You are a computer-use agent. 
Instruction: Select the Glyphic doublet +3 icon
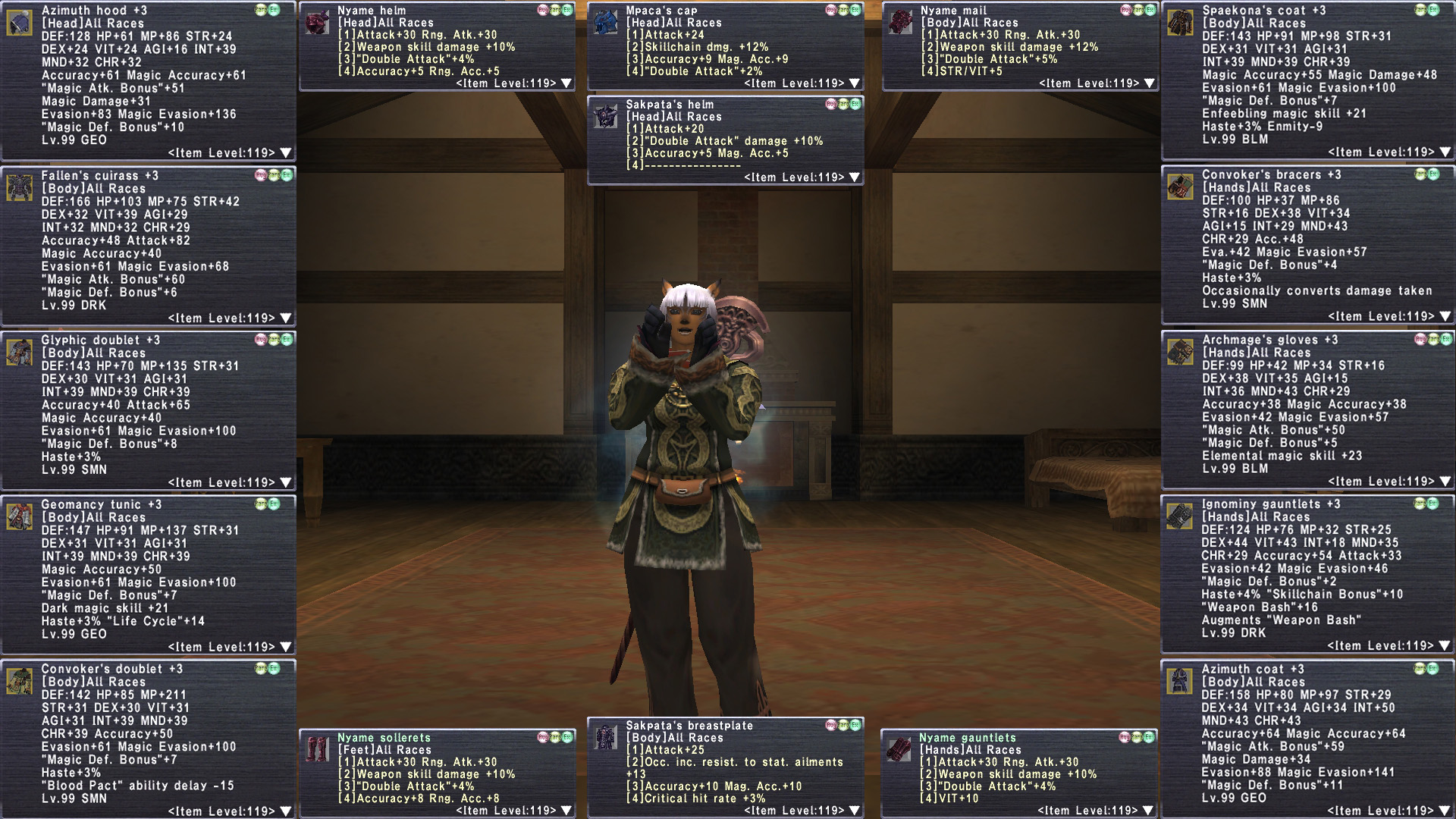click(20, 352)
